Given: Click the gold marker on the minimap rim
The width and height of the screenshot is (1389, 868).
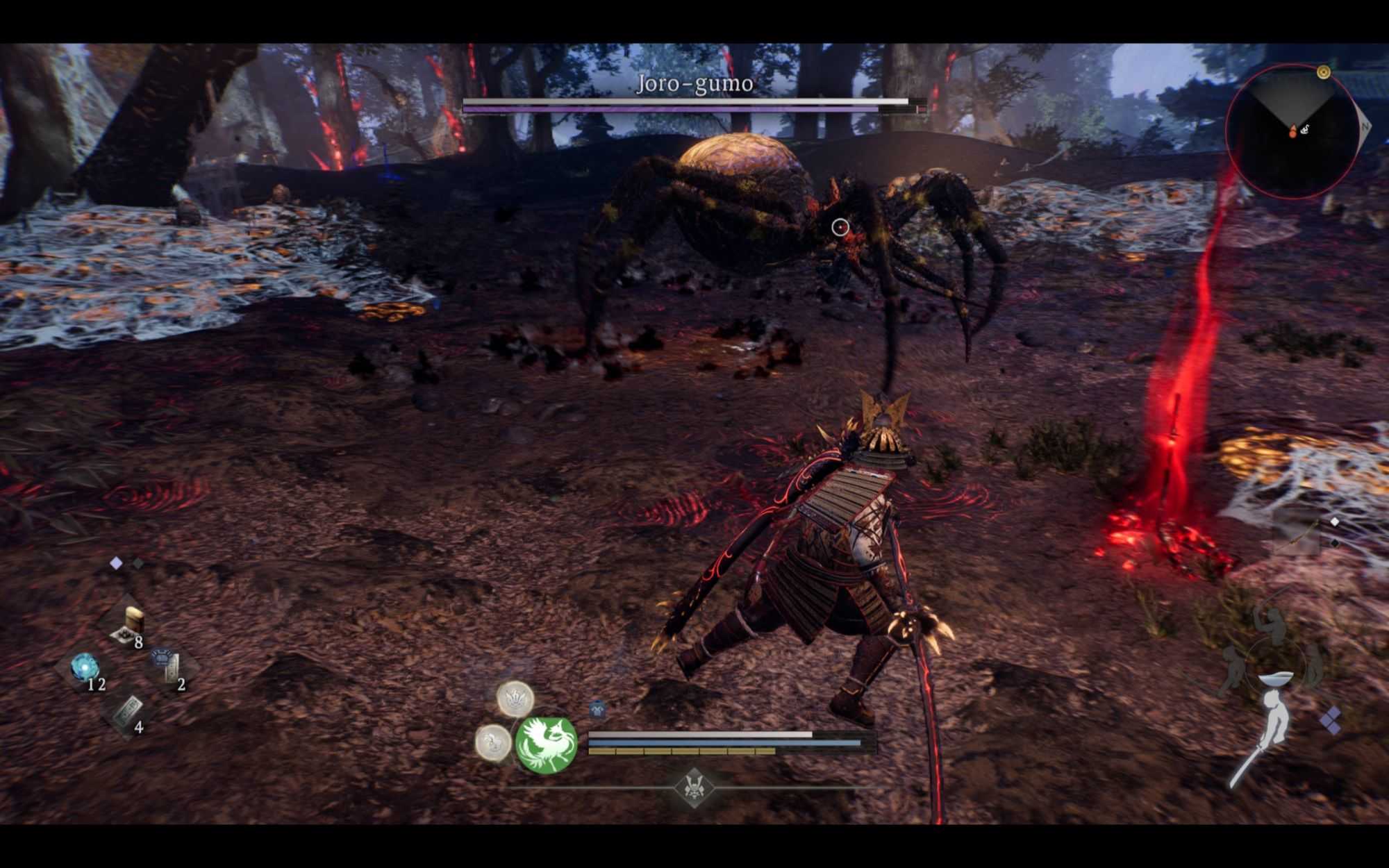Looking at the screenshot, I should 1324,72.
